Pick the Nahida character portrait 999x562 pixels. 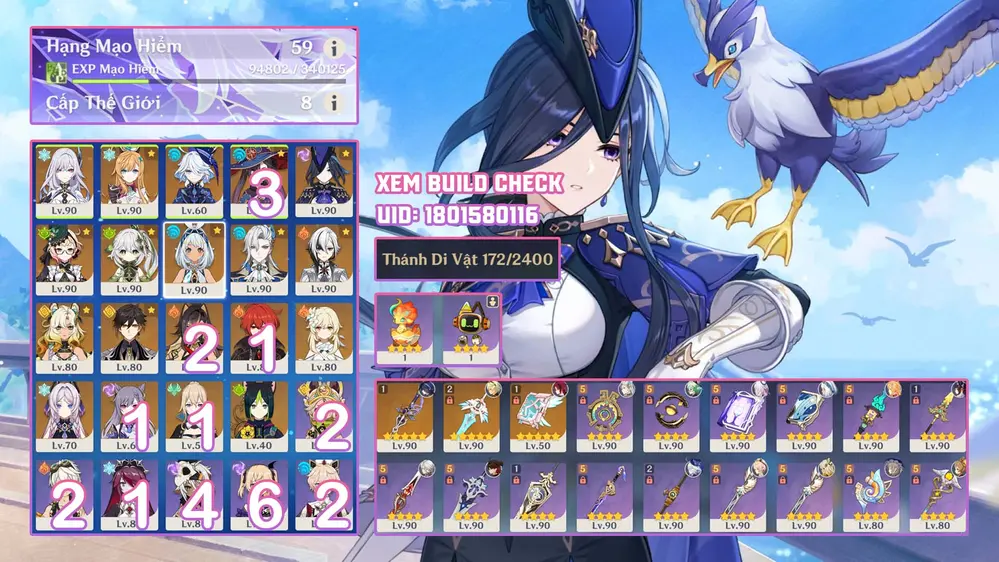coord(129,259)
